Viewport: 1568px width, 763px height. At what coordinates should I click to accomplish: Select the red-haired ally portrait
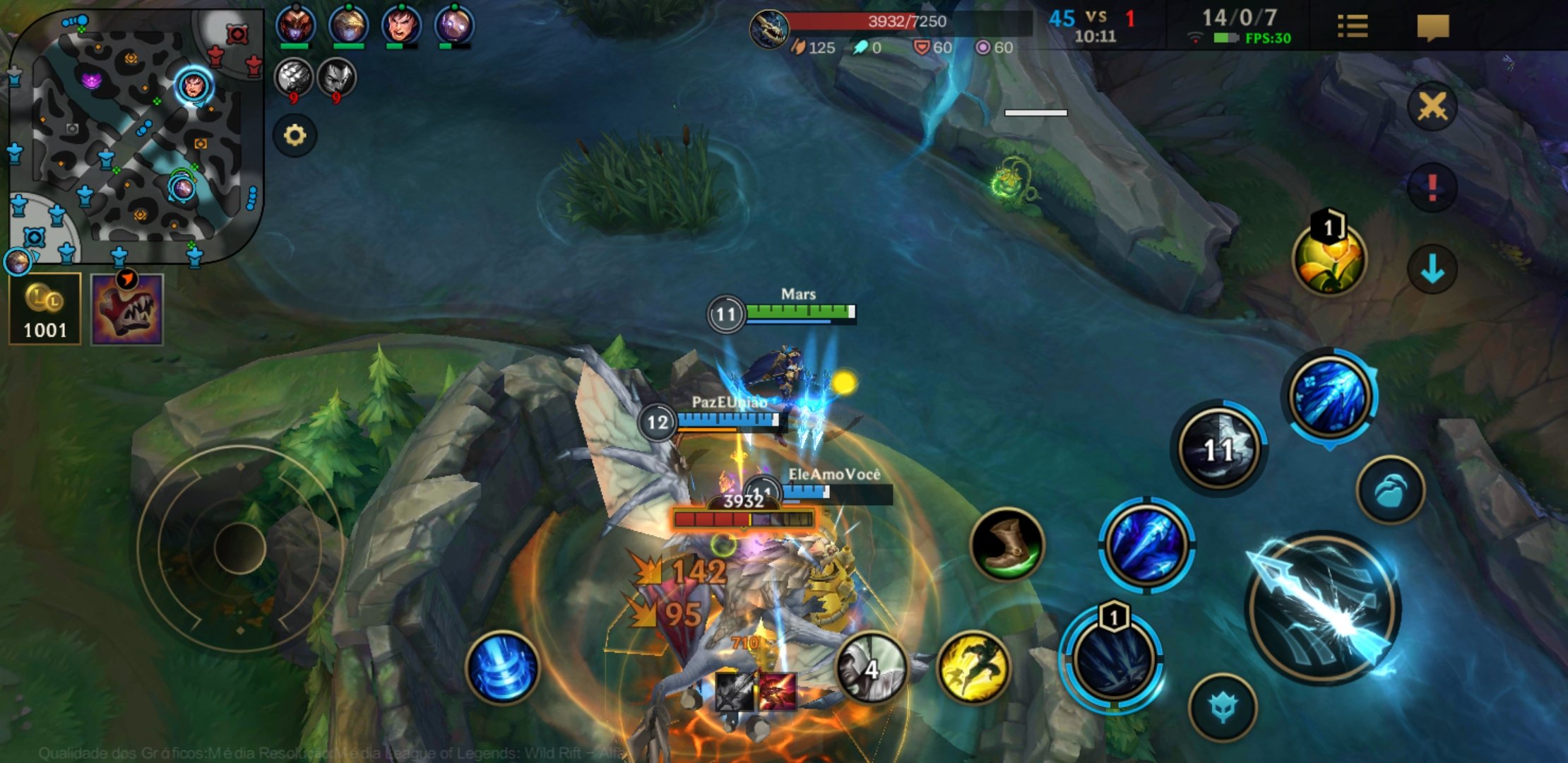click(401, 25)
